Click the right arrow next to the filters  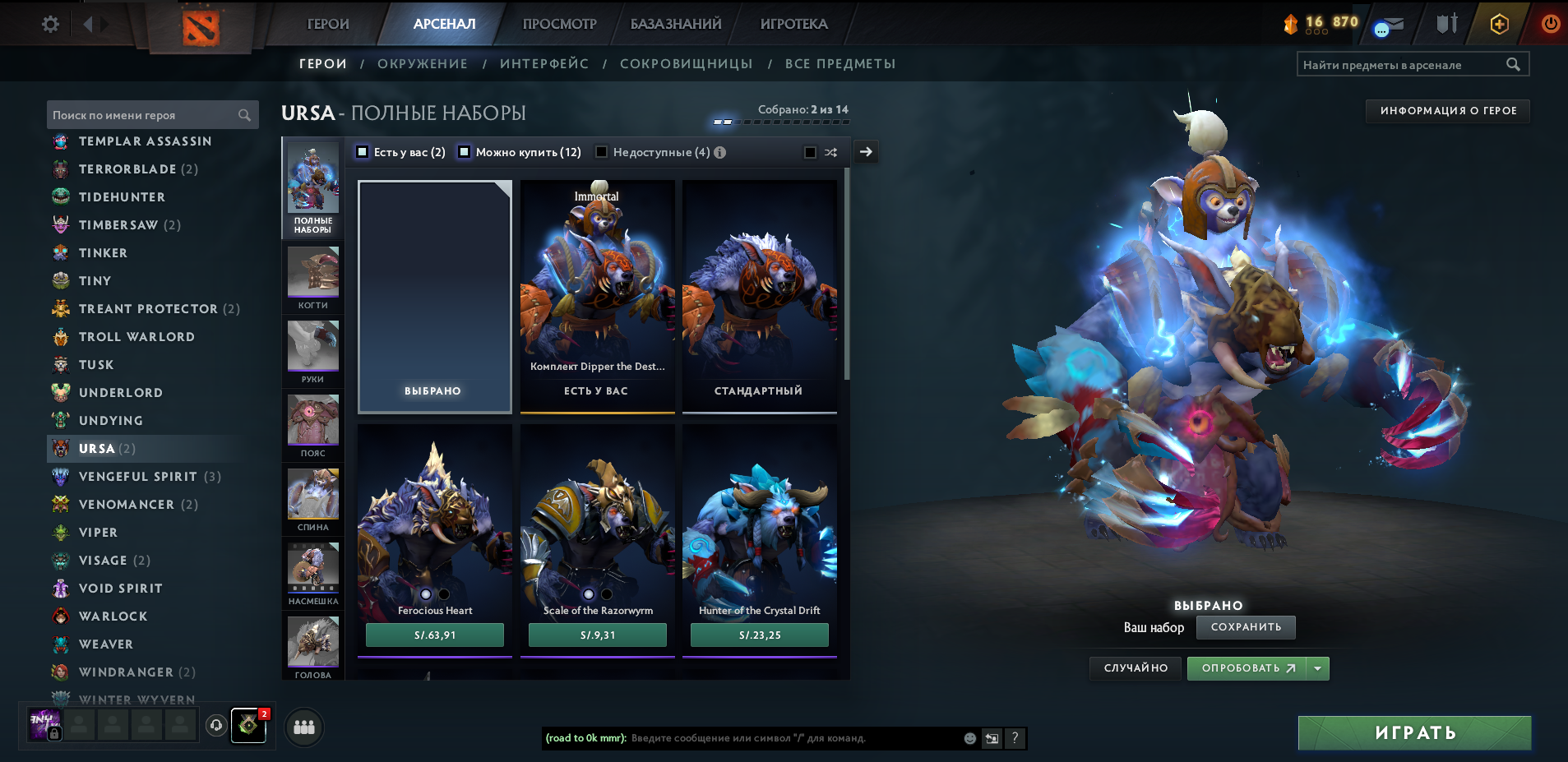click(x=866, y=152)
